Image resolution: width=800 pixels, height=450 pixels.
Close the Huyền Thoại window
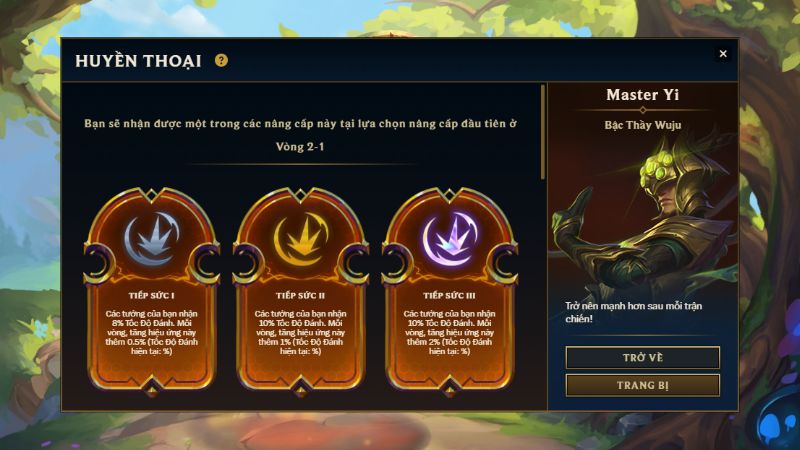tap(723, 54)
